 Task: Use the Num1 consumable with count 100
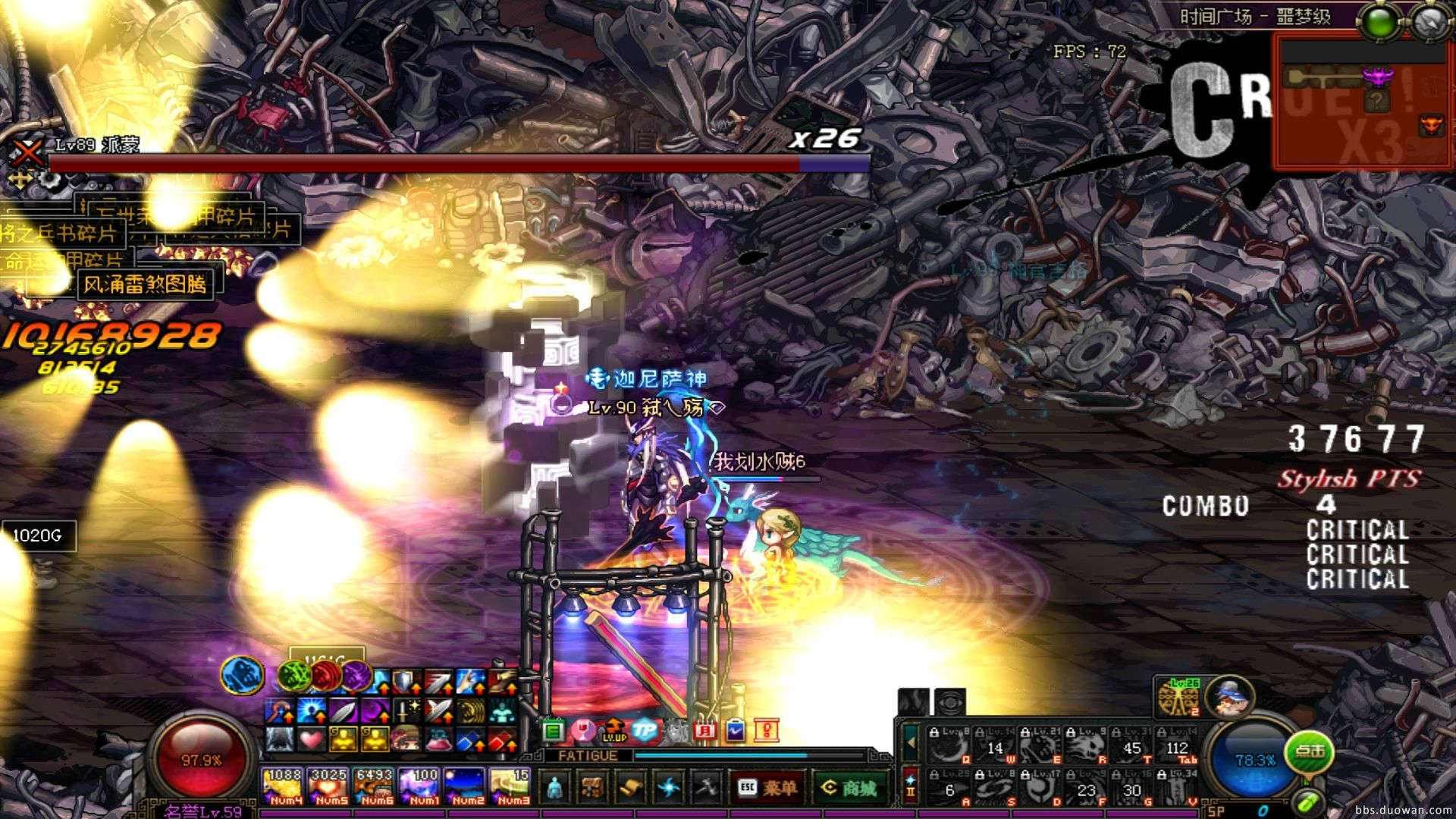(419, 787)
